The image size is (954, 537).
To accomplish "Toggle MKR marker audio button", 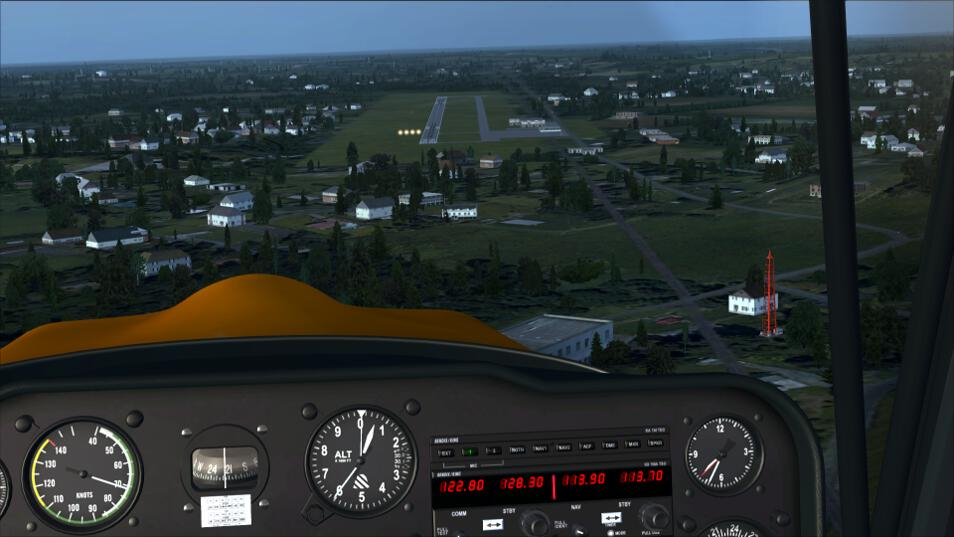I will point(633,444).
